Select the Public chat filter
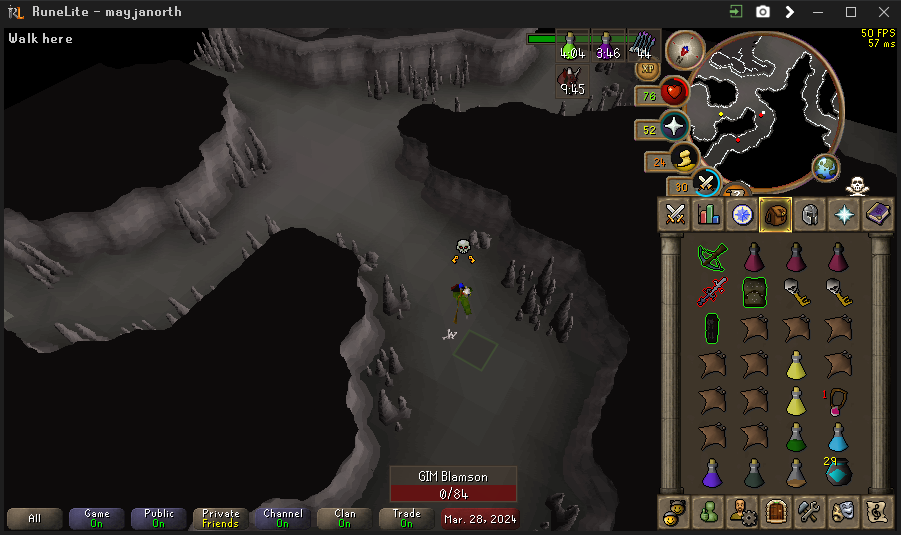901x535 pixels. 158,518
